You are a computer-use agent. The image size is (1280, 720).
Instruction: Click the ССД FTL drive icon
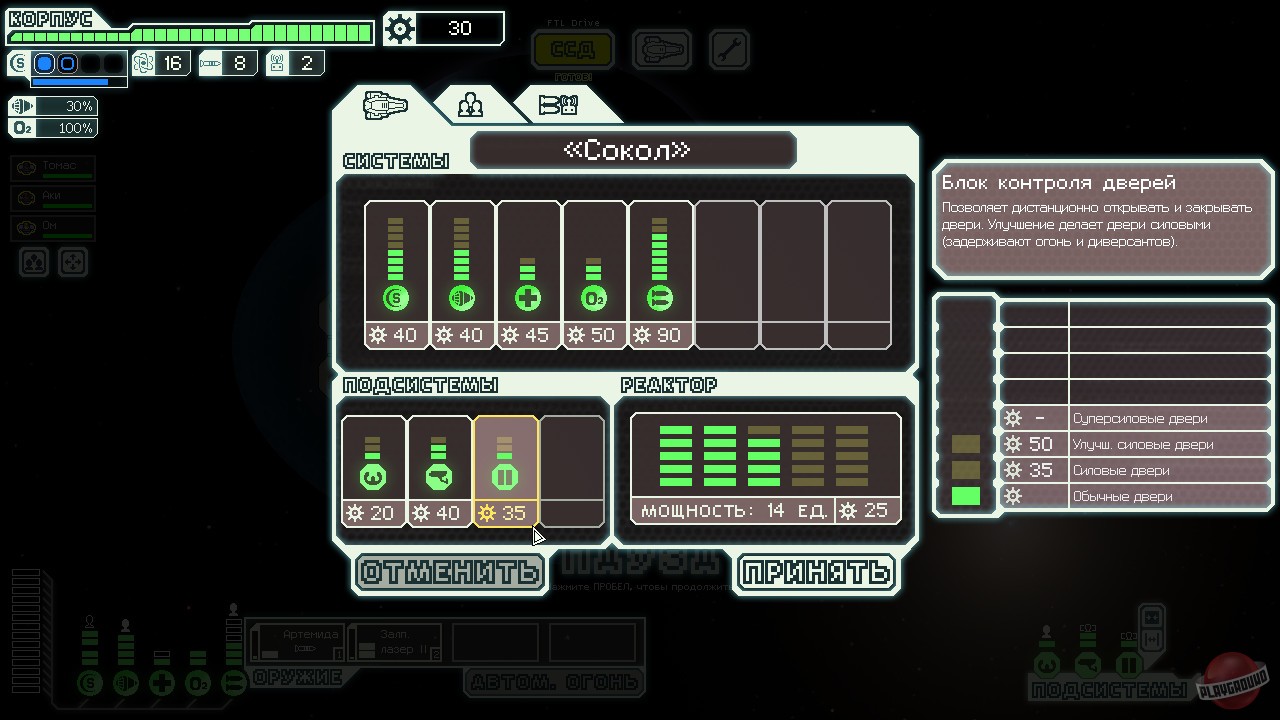pyautogui.click(x=572, y=49)
